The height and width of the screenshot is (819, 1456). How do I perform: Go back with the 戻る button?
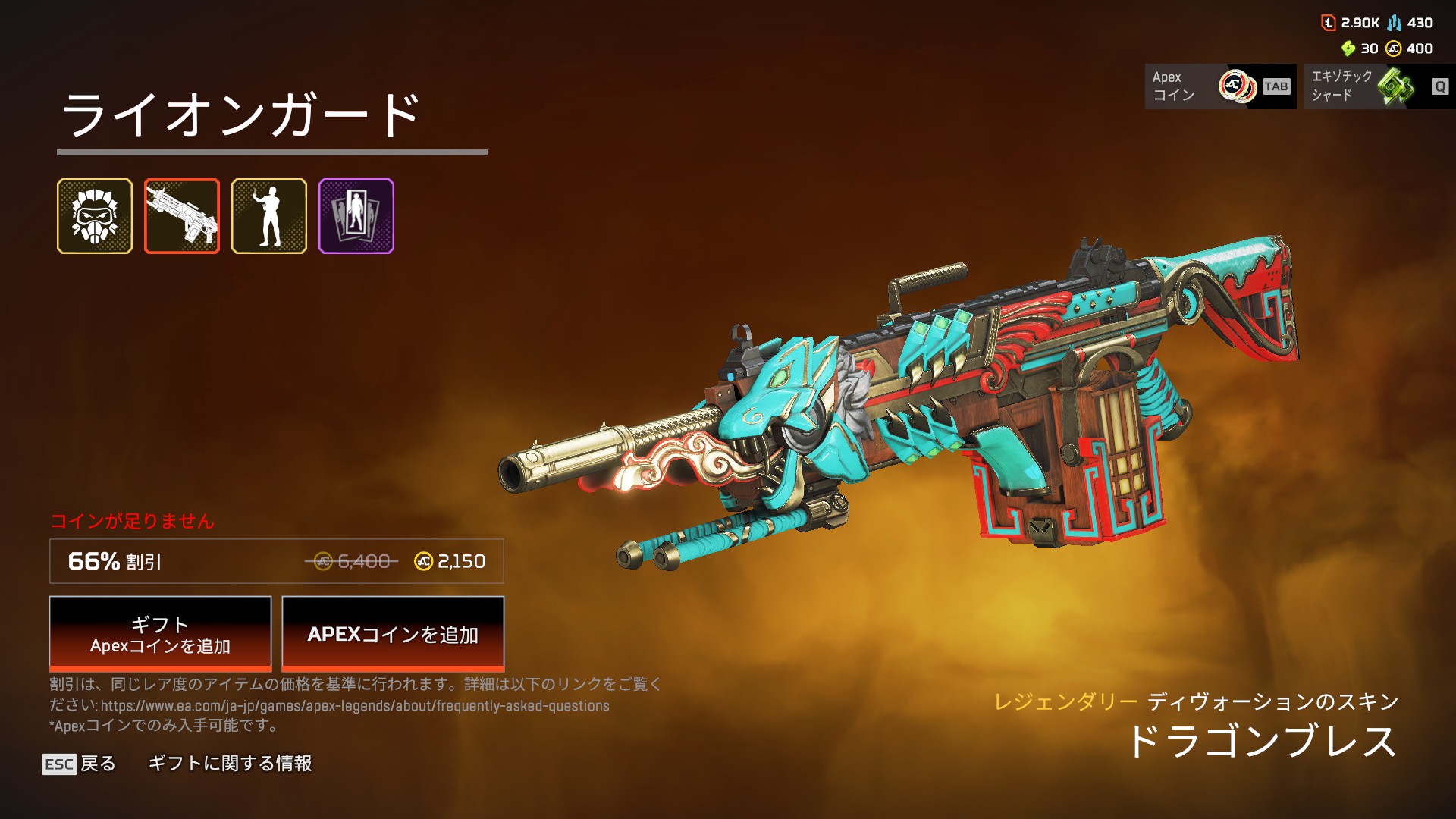[x=80, y=764]
